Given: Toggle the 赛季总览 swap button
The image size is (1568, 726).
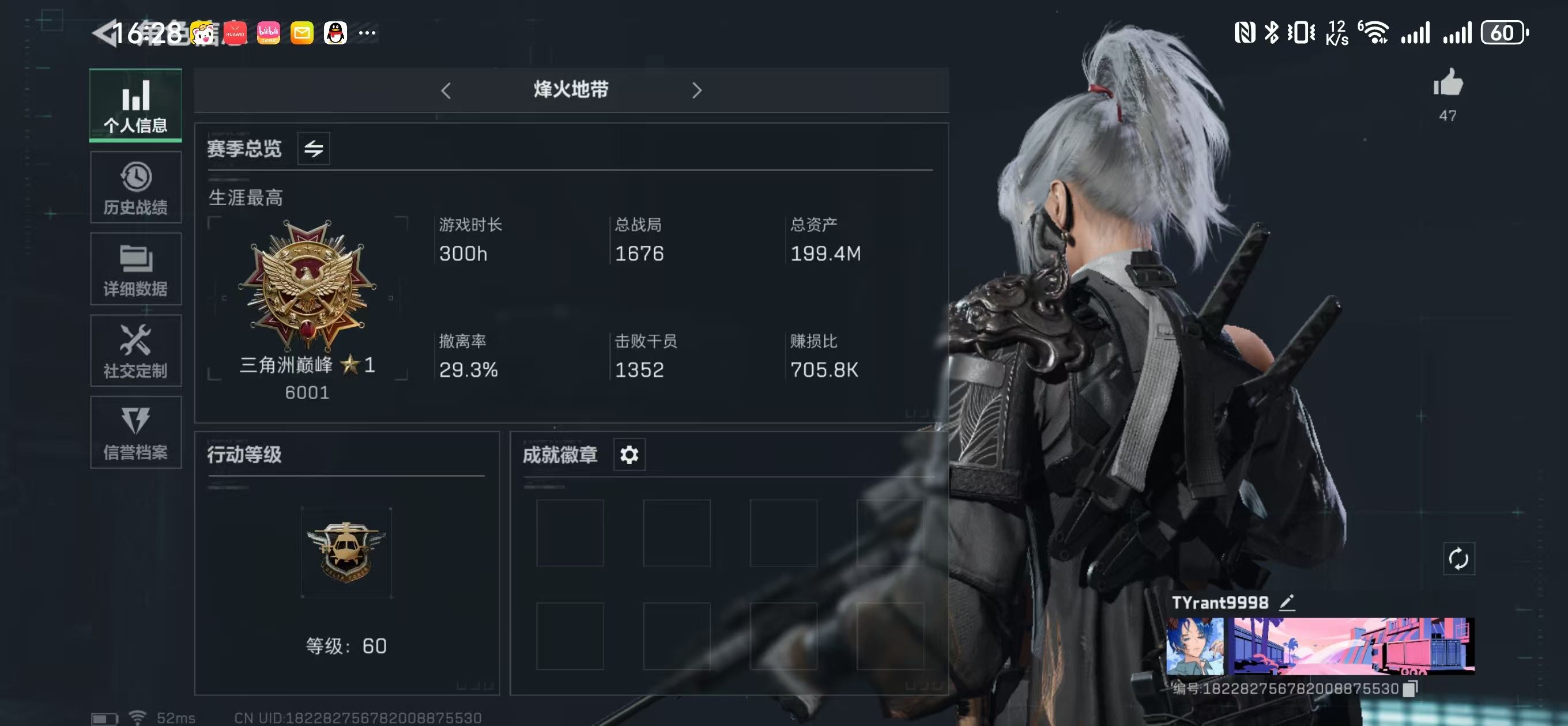Looking at the screenshot, I should click(314, 149).
